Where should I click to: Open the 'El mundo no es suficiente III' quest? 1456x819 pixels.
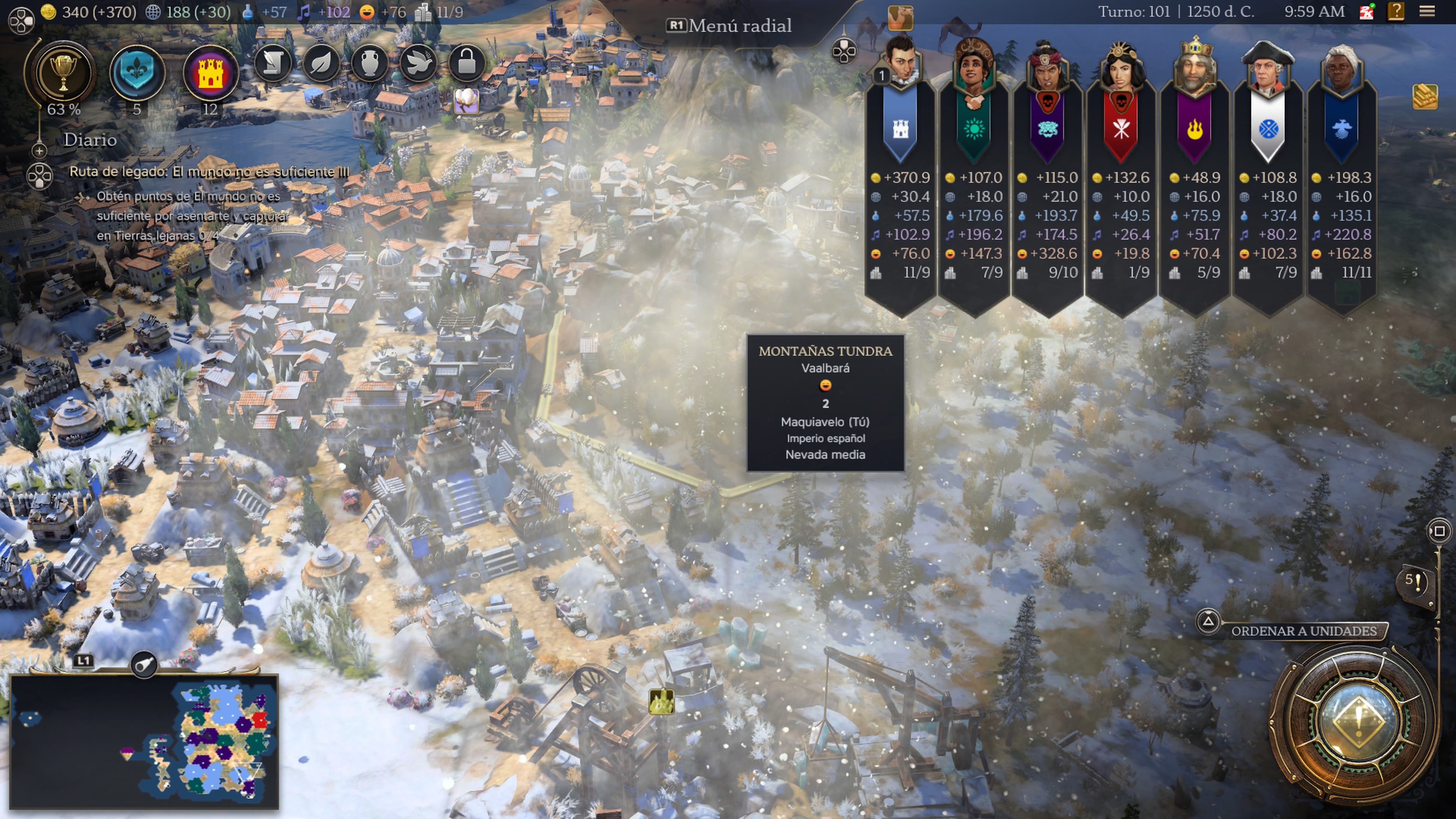[209, 173]
